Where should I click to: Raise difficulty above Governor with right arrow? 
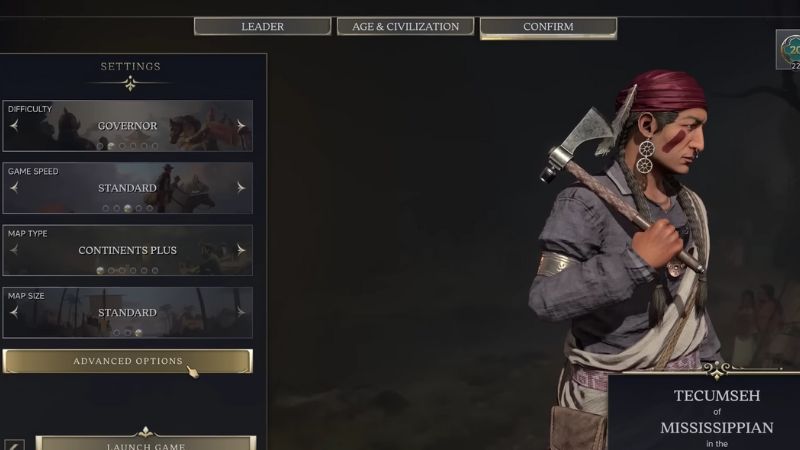(x=241, y=126)
